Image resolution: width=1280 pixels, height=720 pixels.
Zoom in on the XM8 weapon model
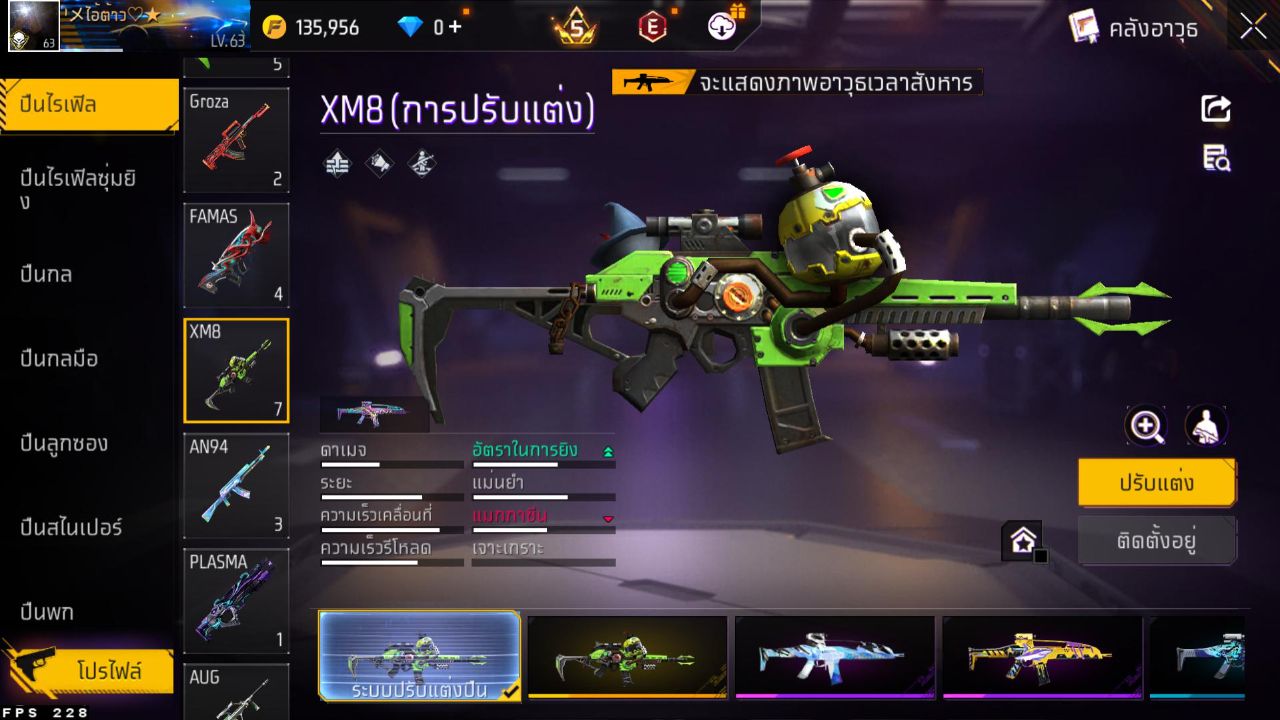[x=1146, y=426]
